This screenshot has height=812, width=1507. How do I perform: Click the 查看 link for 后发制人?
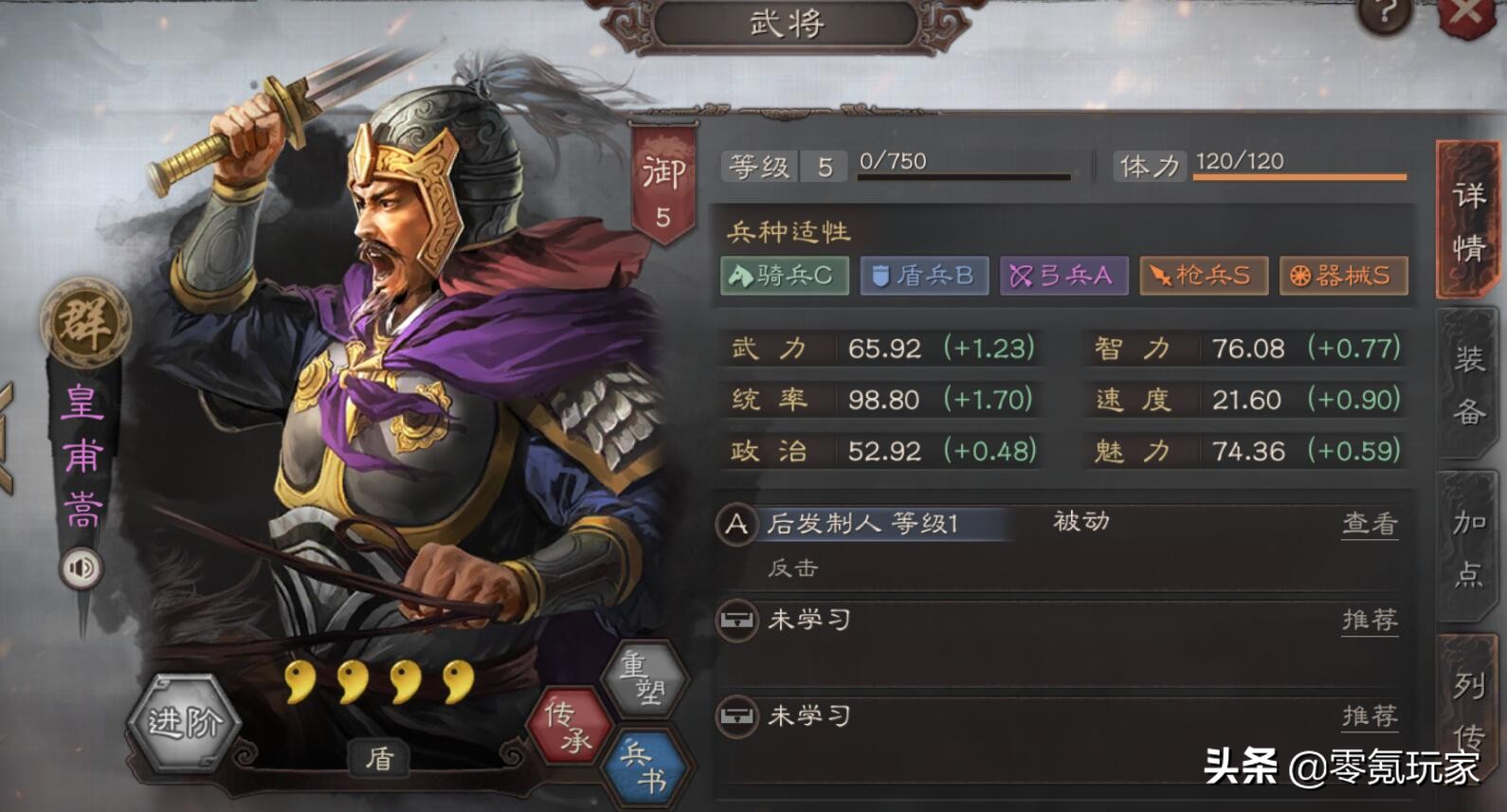click(1369, 525)
